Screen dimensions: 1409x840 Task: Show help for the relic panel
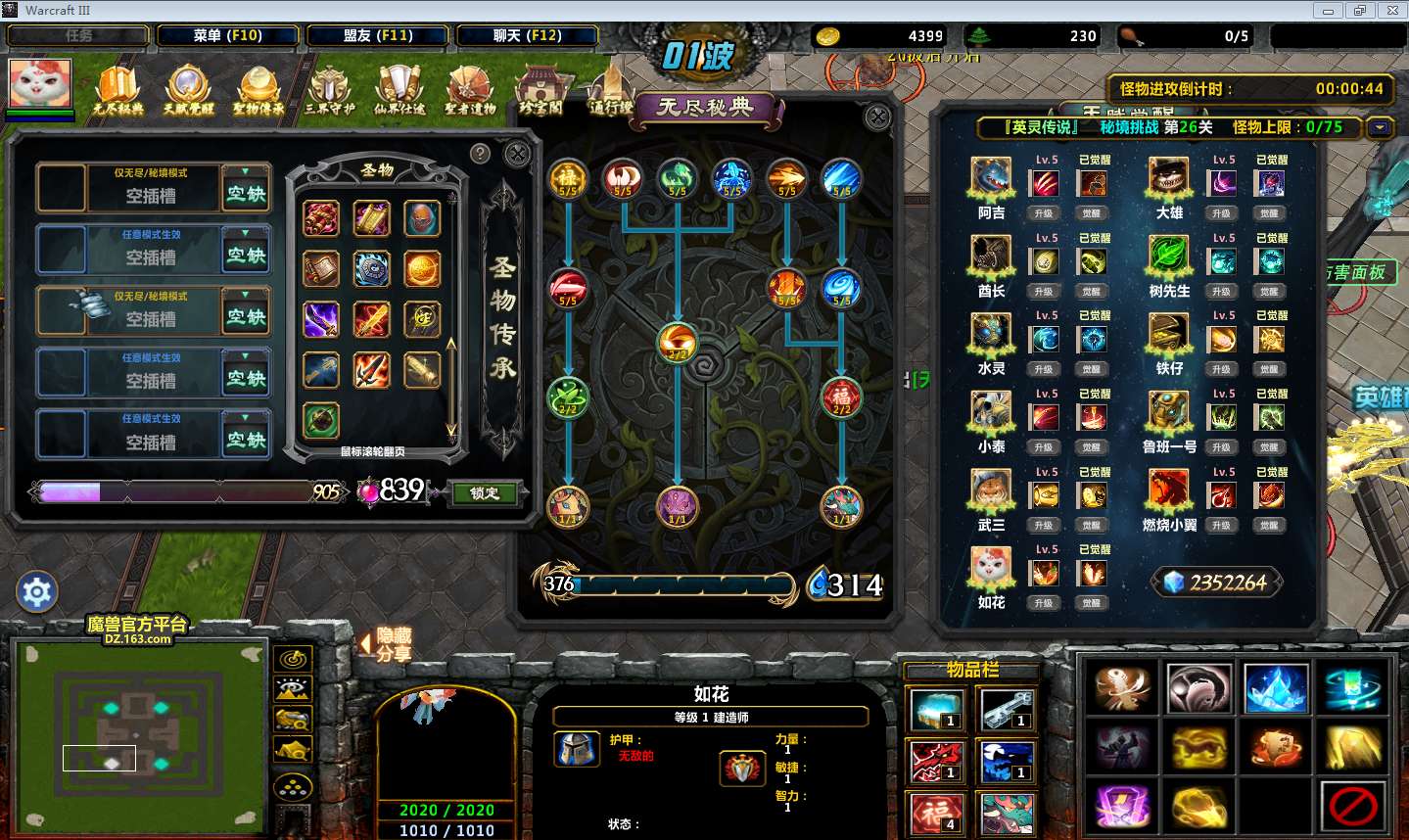(480, 153)
